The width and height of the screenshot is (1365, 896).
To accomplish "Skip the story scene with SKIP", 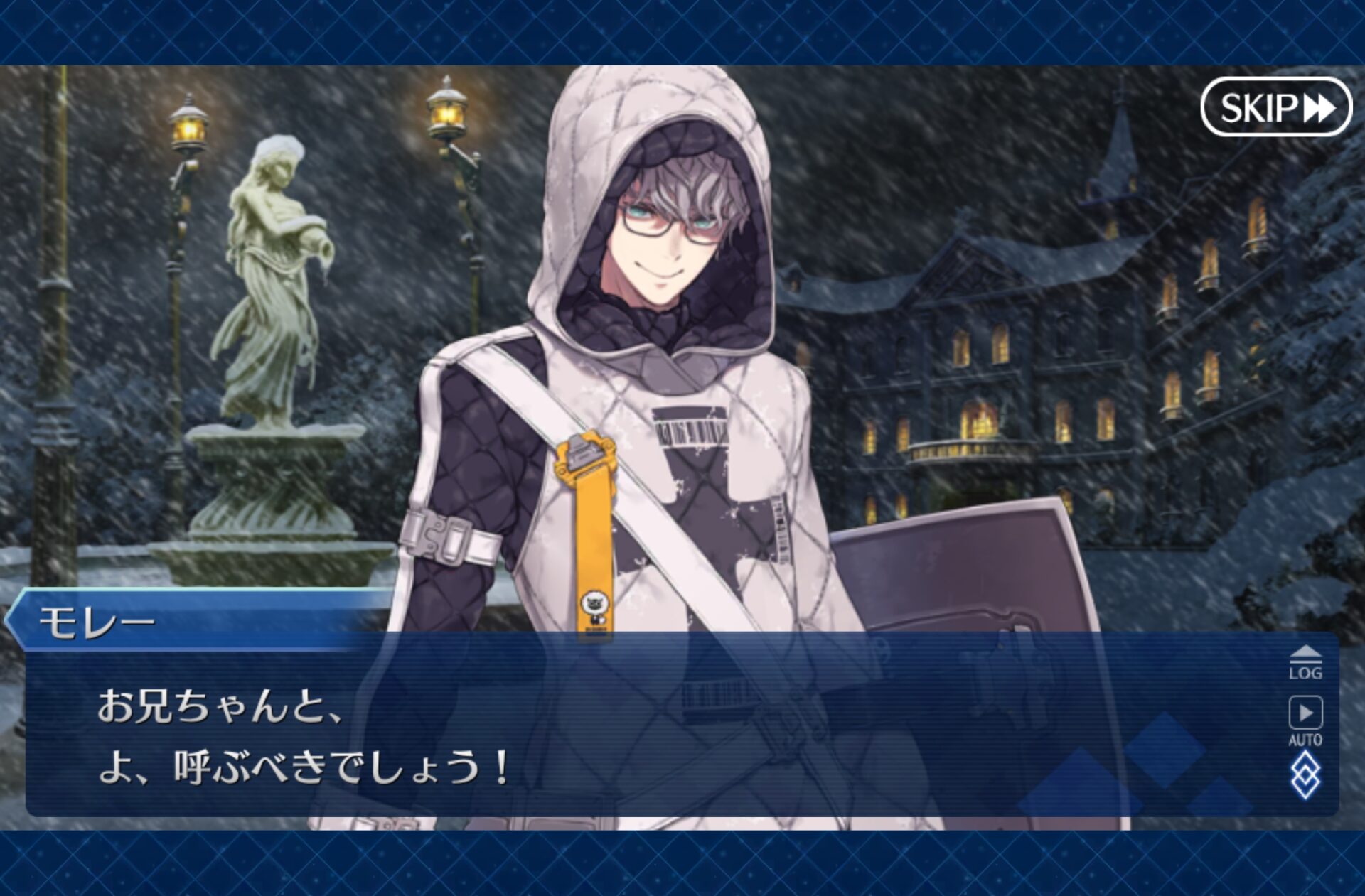I will pyautogui.click(x=1275, y=108).
